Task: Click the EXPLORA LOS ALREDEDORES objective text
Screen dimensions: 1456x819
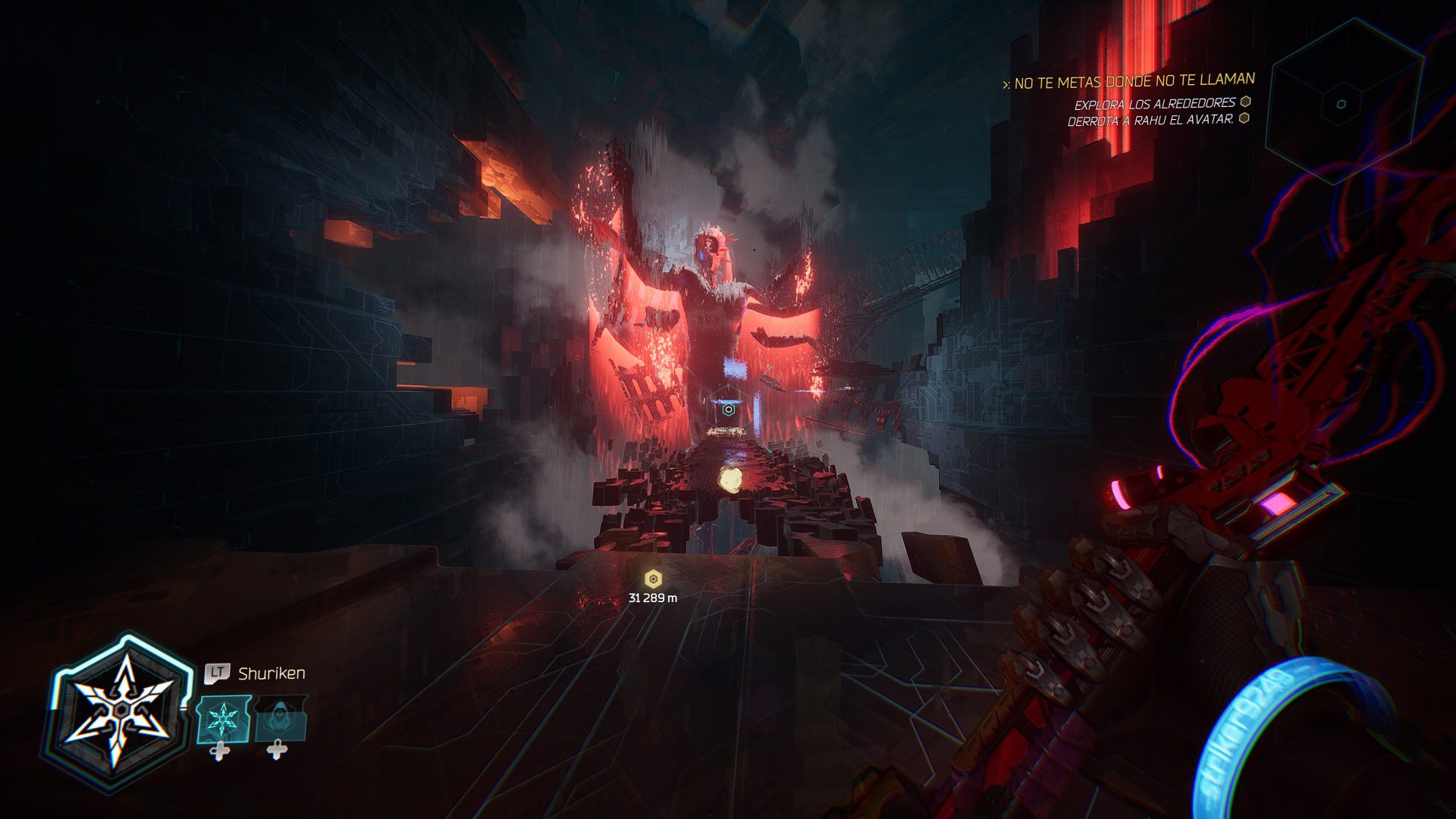Action: click(1155, 105)
